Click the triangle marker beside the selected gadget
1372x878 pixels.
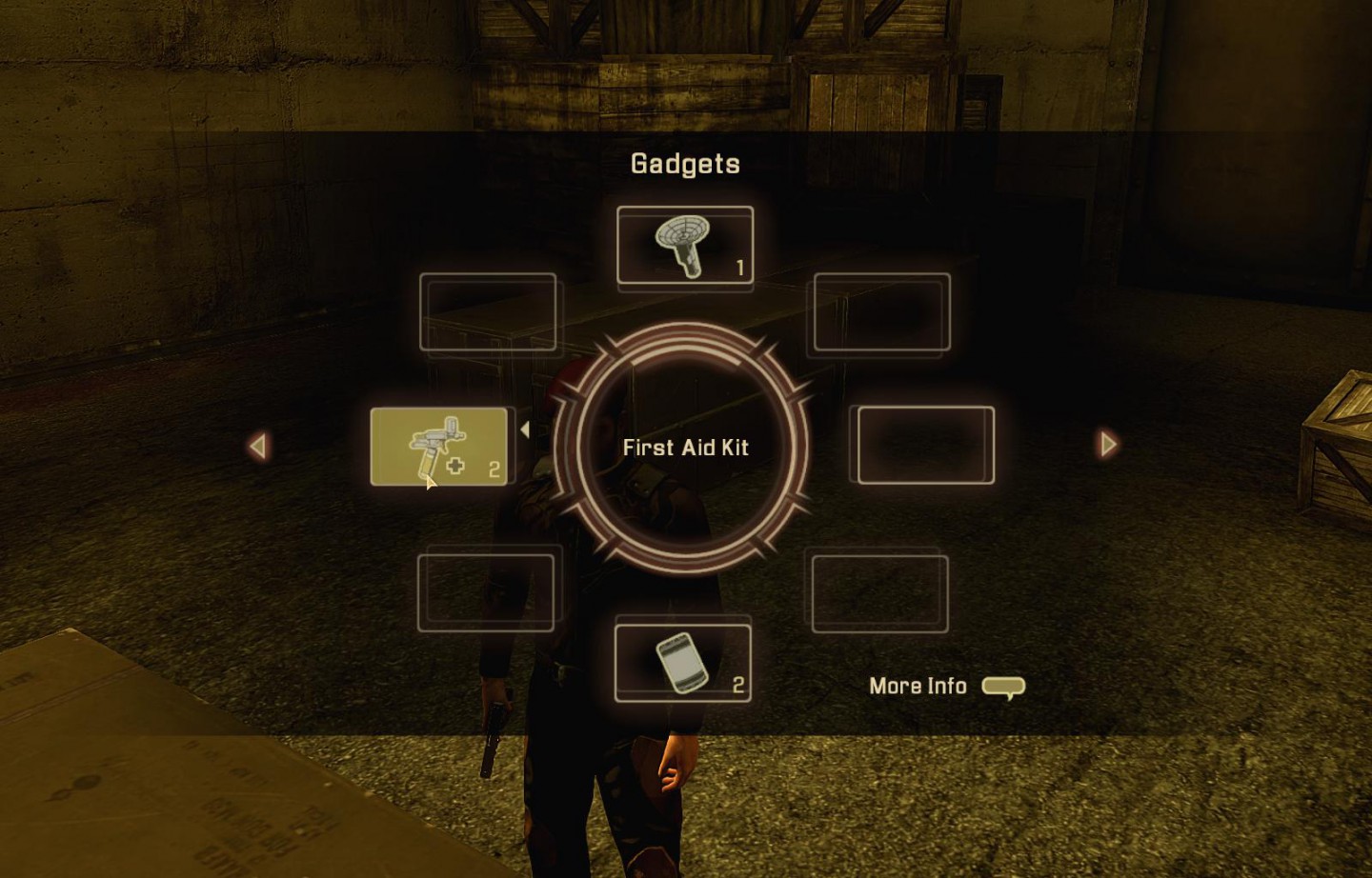point(526,429)
